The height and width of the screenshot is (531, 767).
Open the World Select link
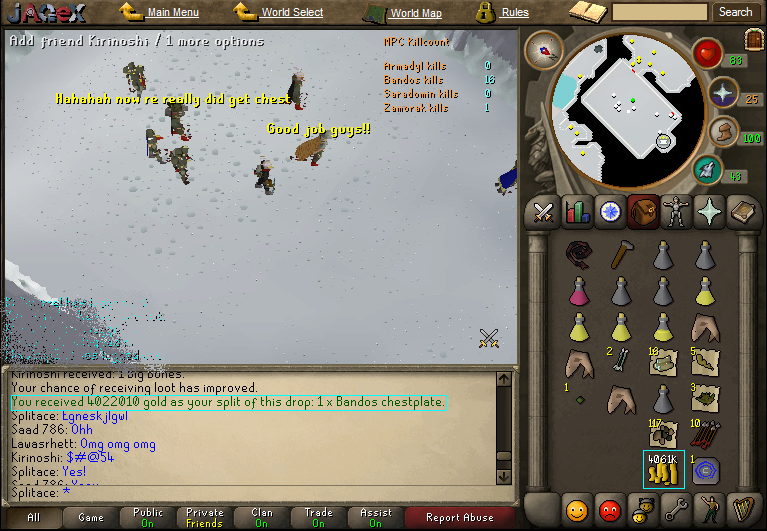[291, 12]
